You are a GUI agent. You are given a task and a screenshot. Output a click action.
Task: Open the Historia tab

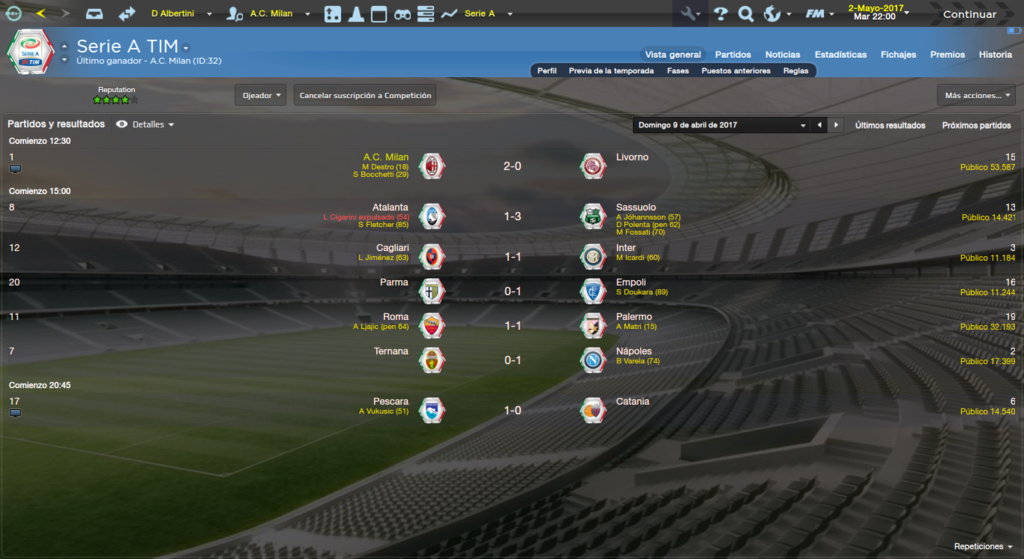[995, 54]
